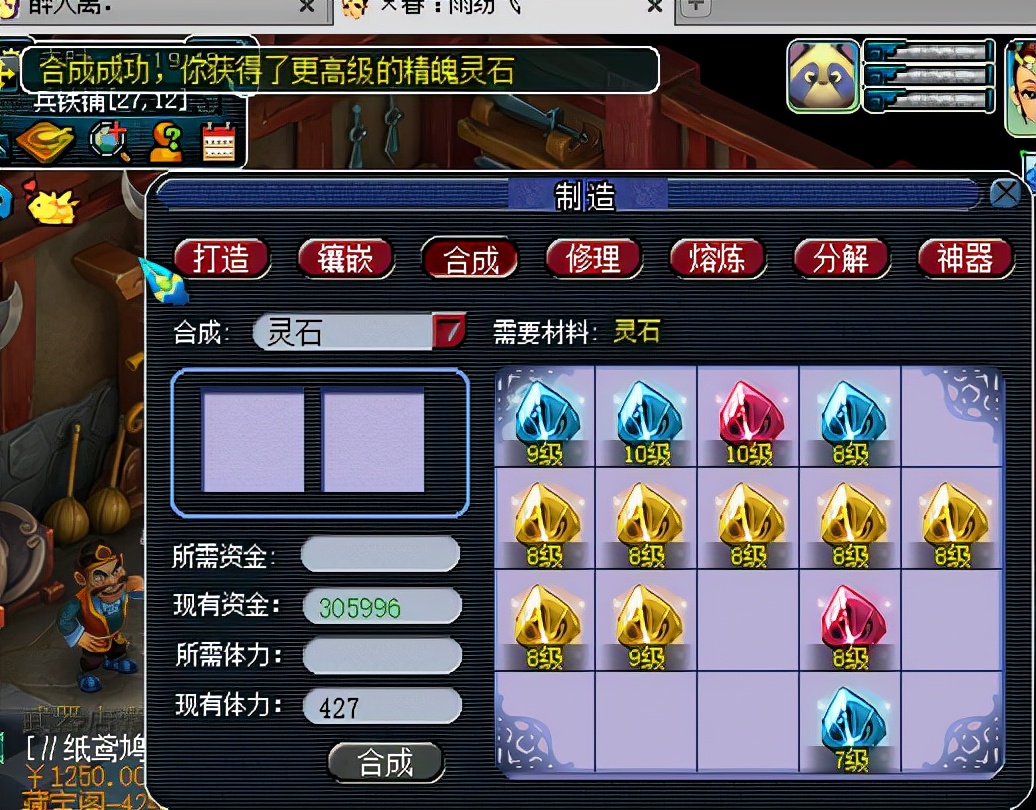This screenshot has height=810, width=1036.
Task: Click the world map magnifier icon
Action: click(x=110, y=142)
